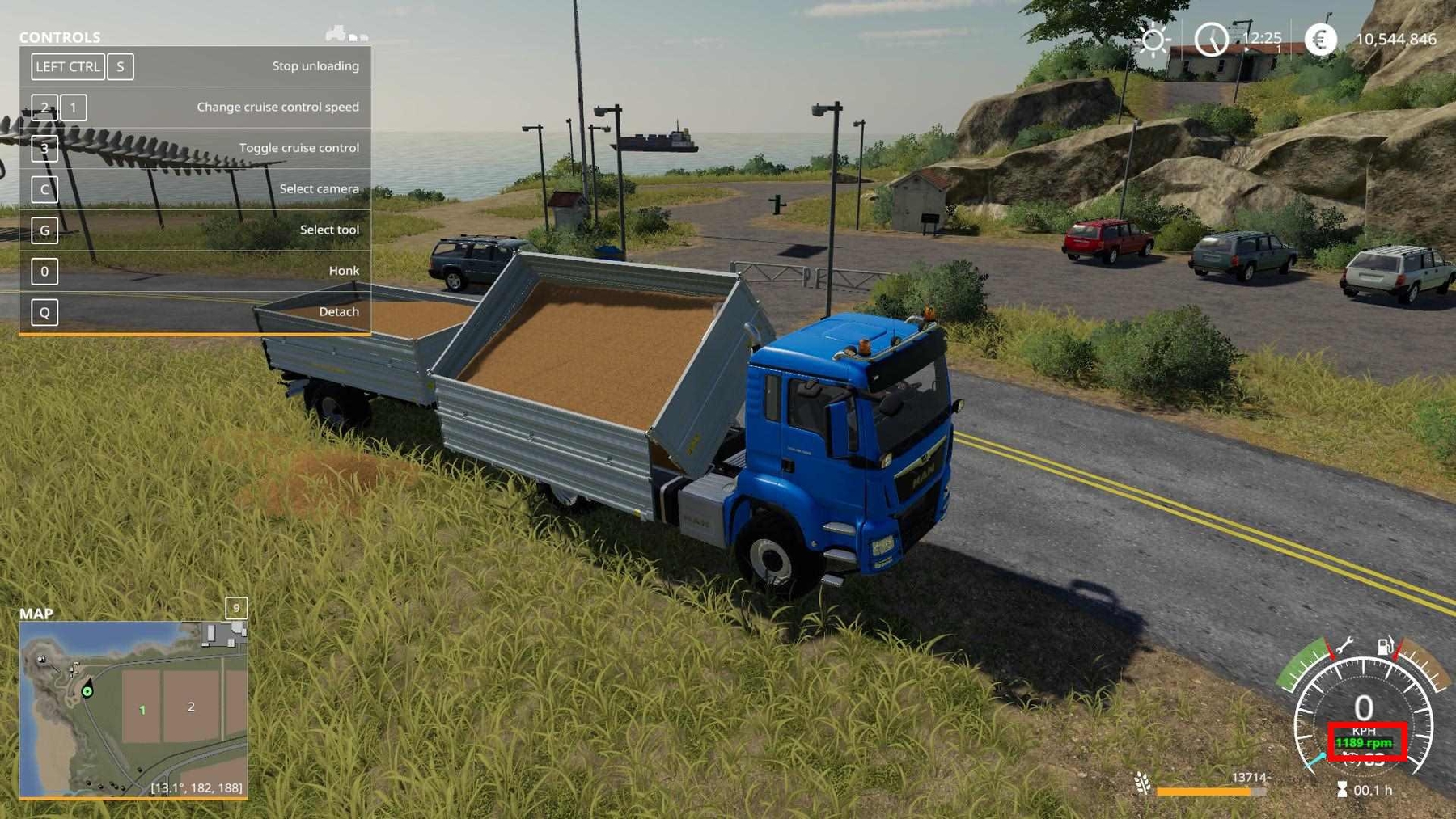
Task: Select field number 1 on the minimap
Action: (x=142, y=710)
